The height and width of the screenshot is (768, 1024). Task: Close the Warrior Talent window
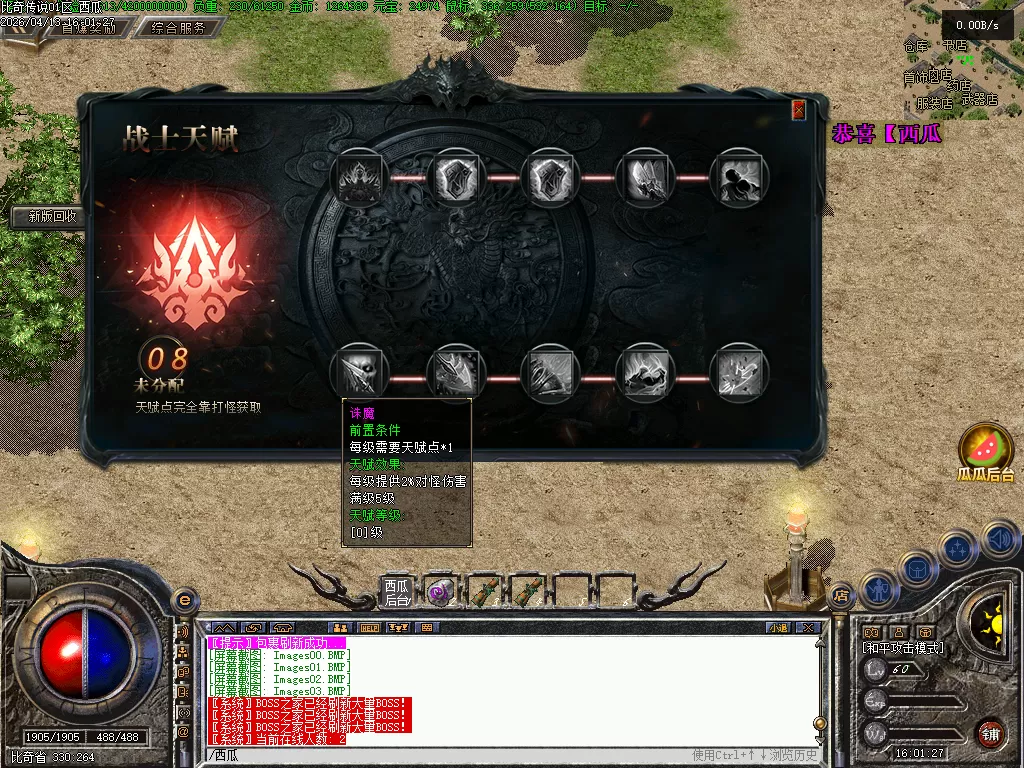pos(799,110)
